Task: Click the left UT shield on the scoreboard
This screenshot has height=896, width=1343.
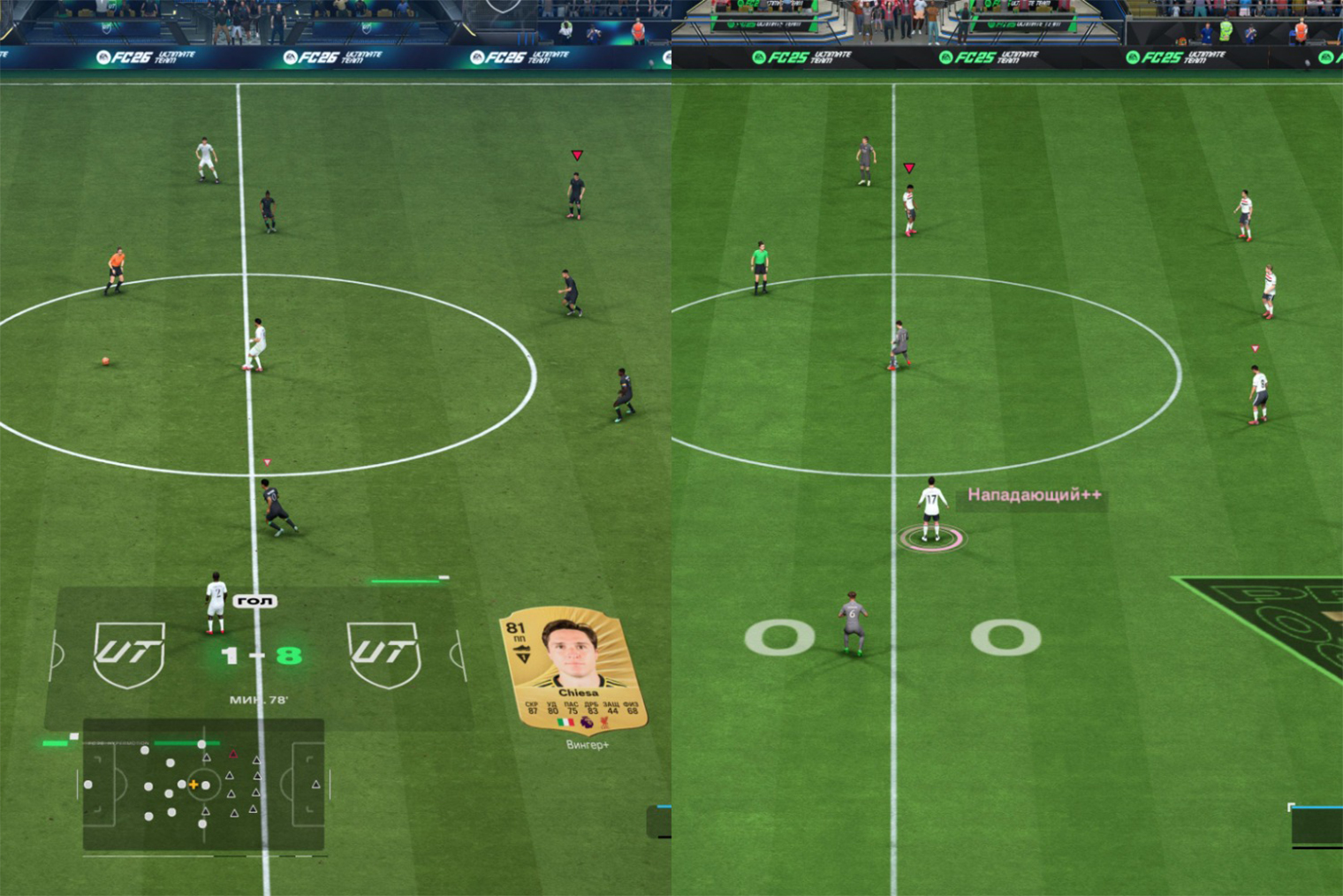Action: [x=128, y=654]
